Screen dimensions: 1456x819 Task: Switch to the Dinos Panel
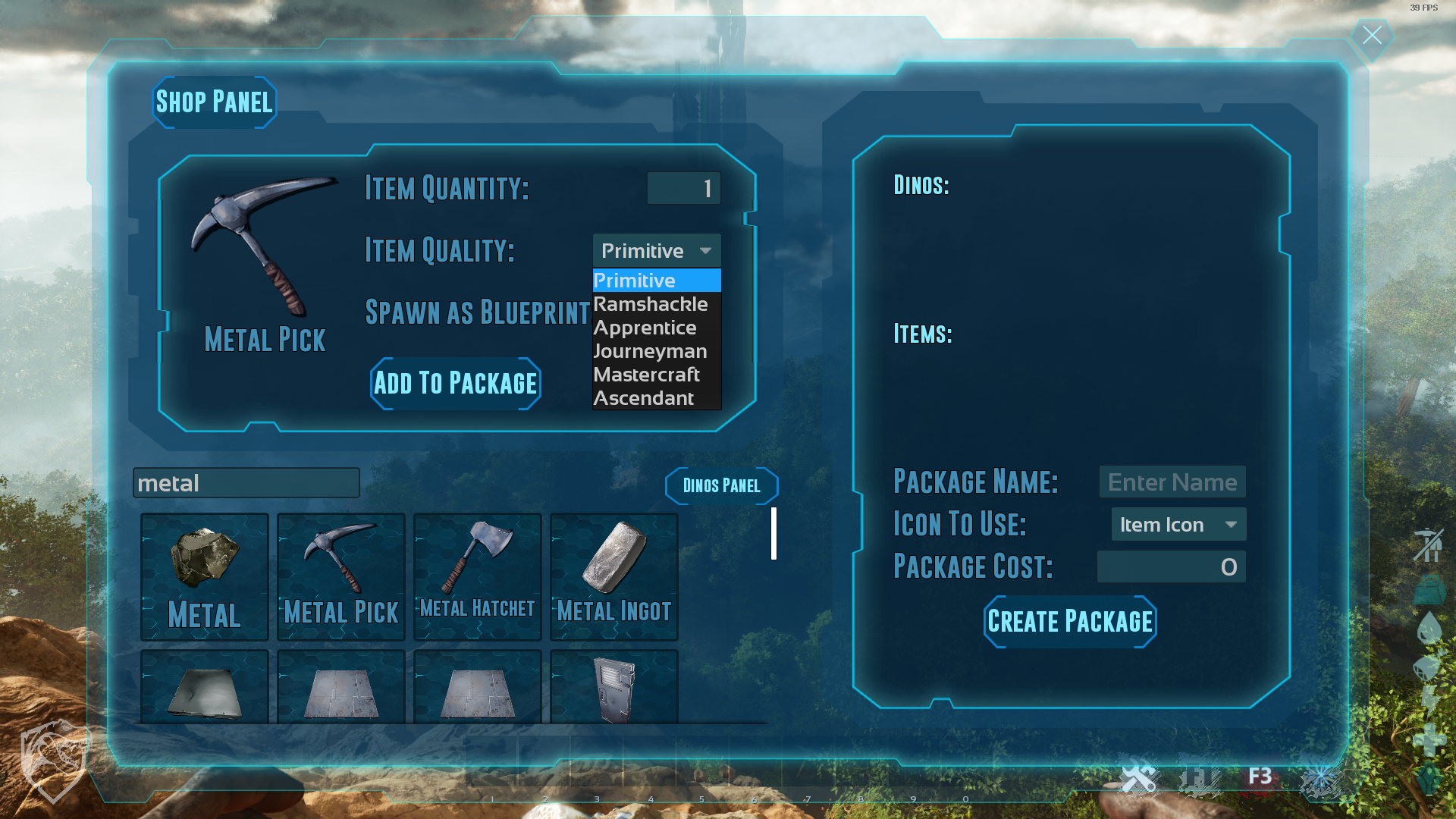pos(721,486)
